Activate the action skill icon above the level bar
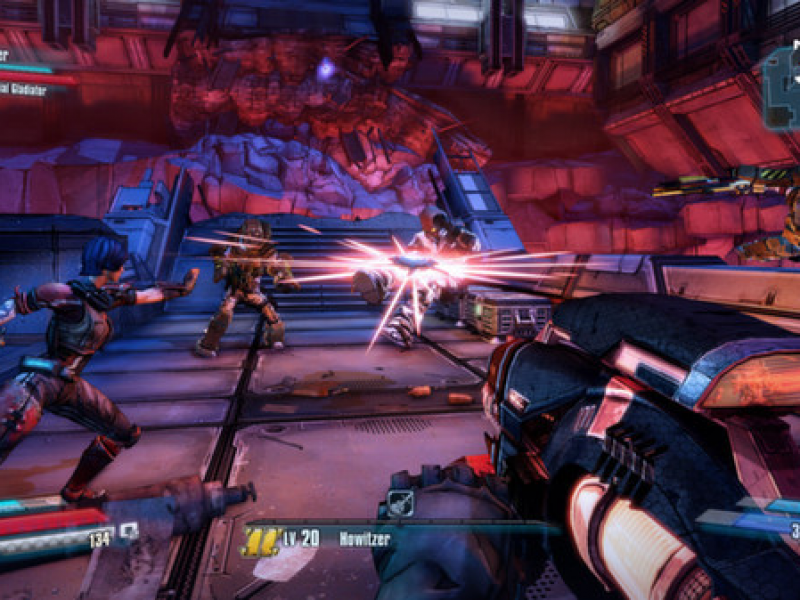Image resolution: width=800 pixels, height=600 pixels. 399,500
